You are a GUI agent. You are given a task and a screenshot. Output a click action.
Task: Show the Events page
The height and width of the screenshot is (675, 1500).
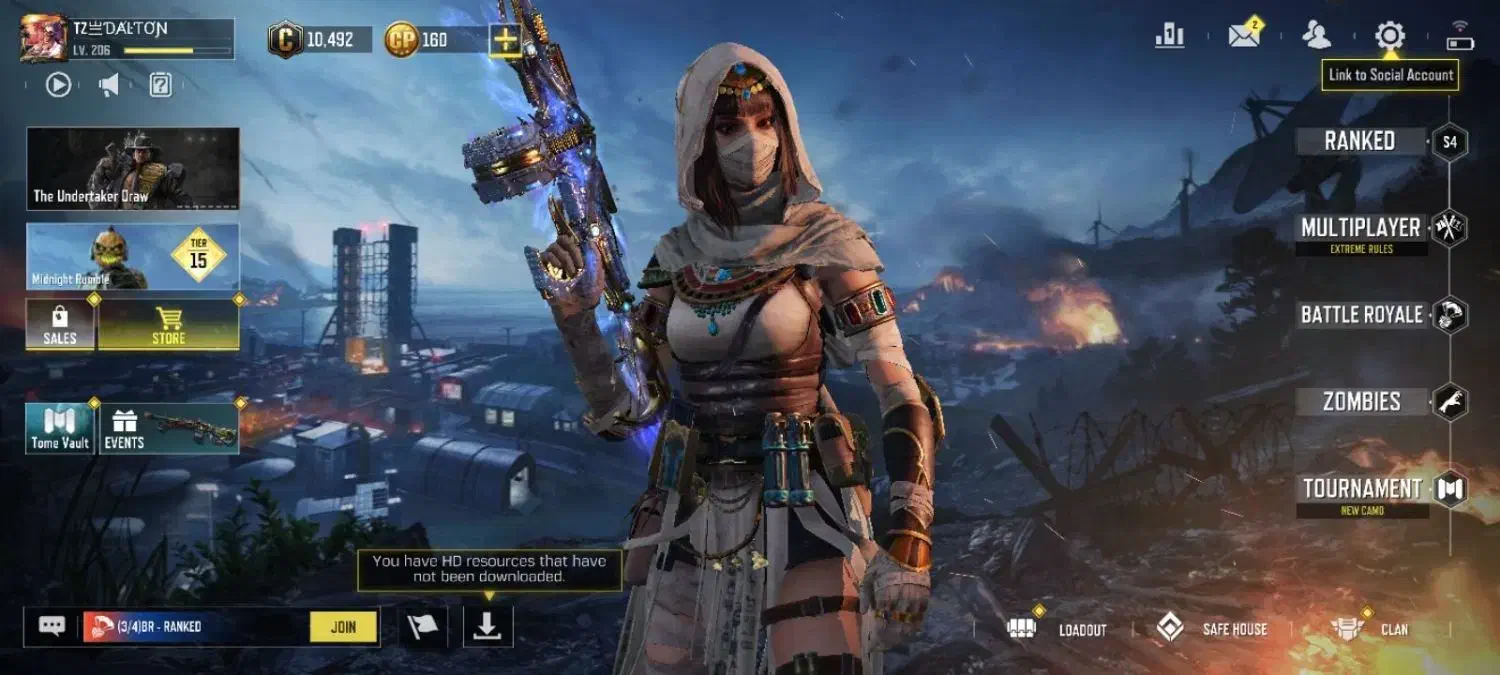click(168, 428)
